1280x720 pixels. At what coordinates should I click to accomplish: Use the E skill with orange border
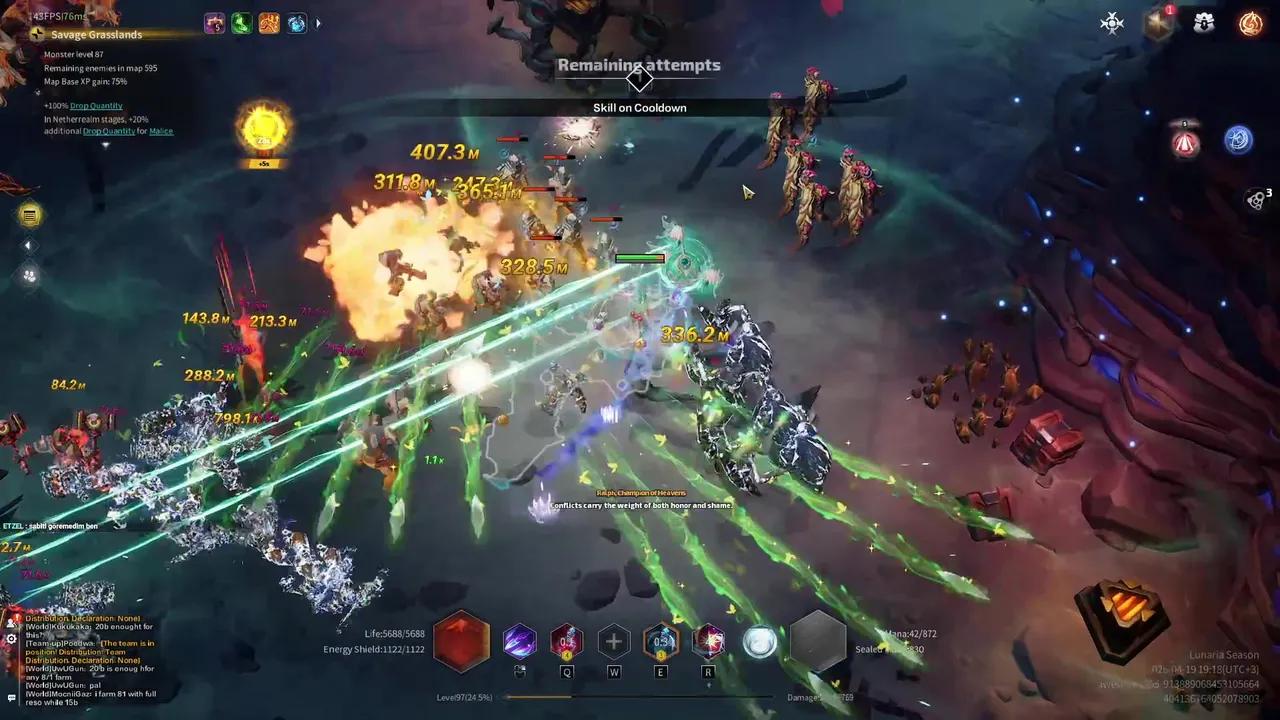661,641
